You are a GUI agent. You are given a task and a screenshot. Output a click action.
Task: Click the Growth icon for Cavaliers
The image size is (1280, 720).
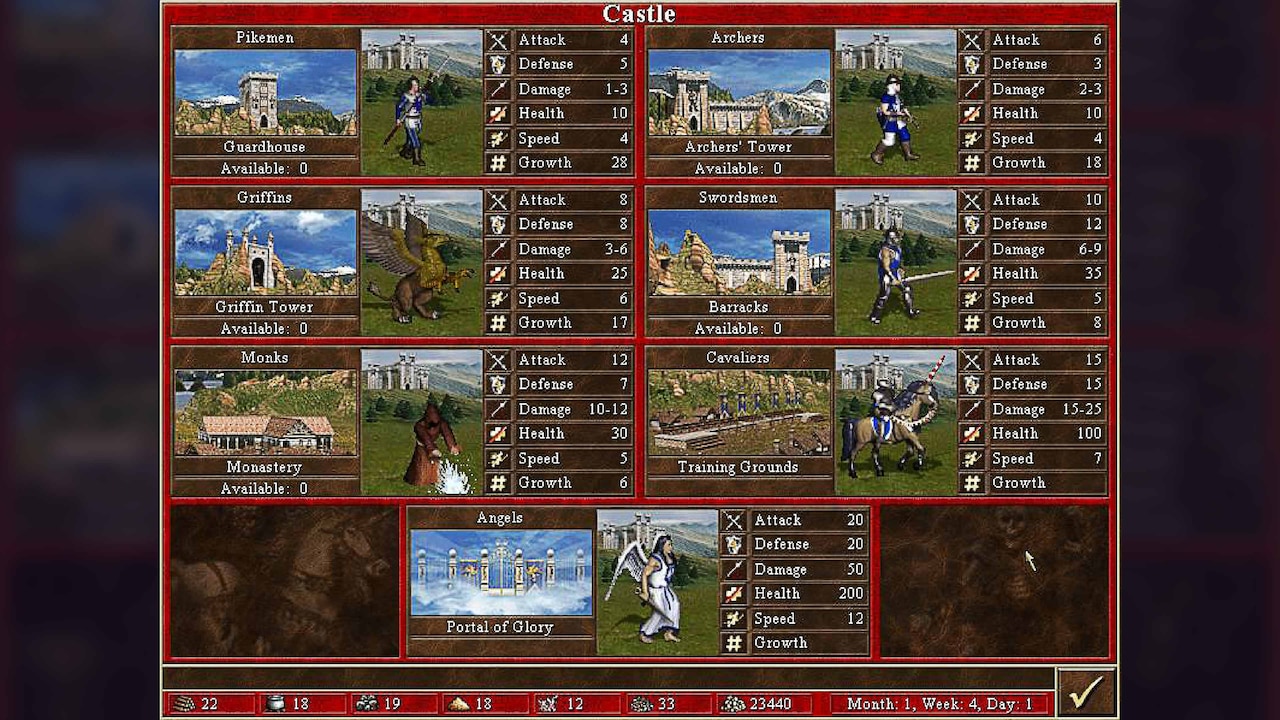coord(972,483)
